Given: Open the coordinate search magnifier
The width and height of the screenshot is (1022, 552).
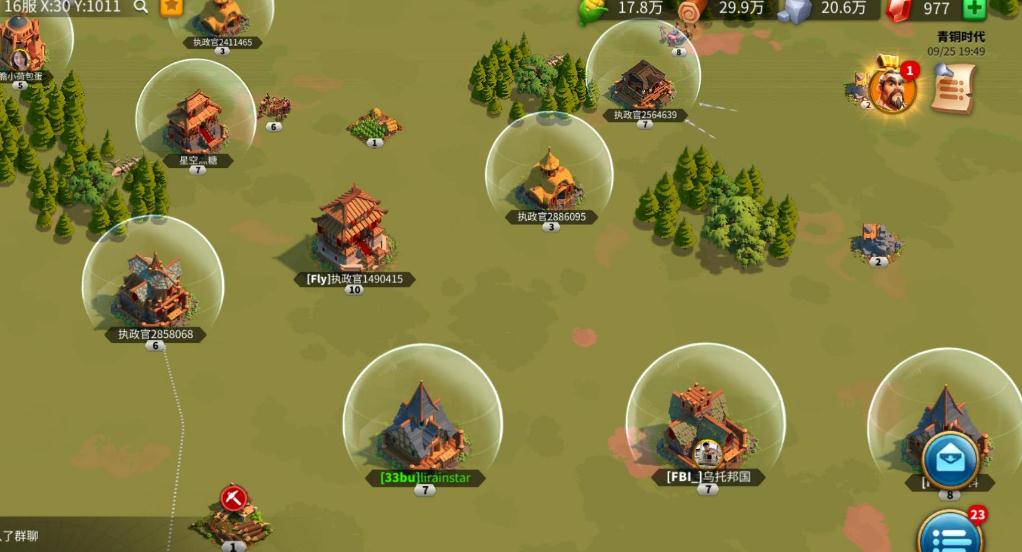Looking at the screenshot, I should 141,7.
